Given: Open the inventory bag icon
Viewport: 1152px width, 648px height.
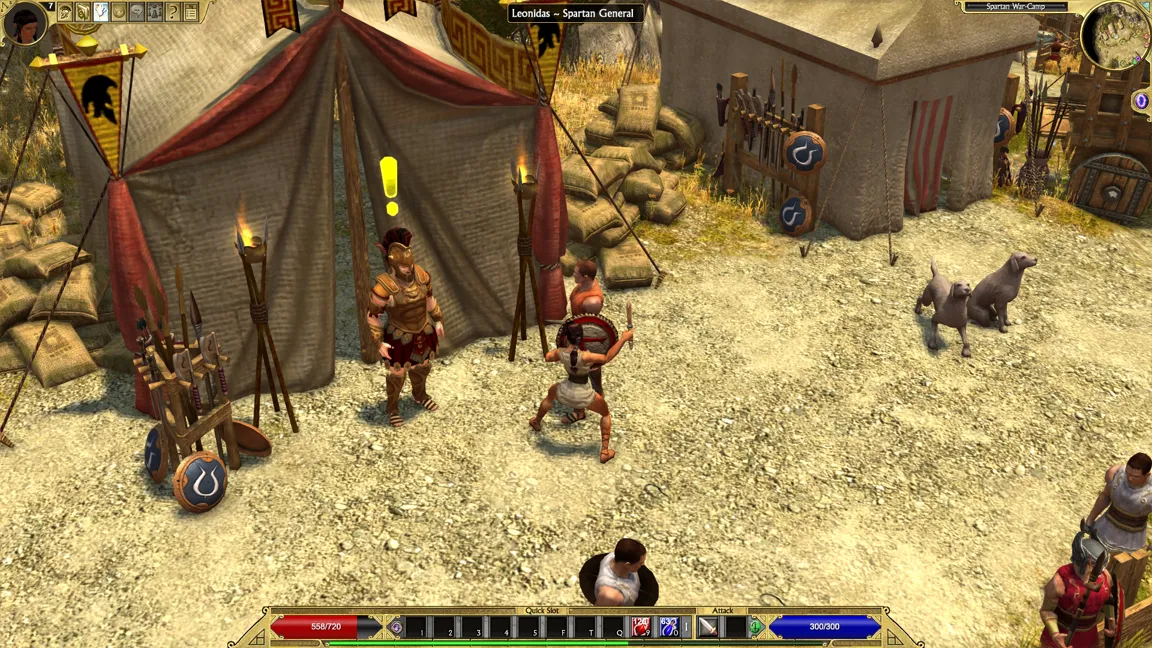Looking at the screenshot, I should [83, 12].
